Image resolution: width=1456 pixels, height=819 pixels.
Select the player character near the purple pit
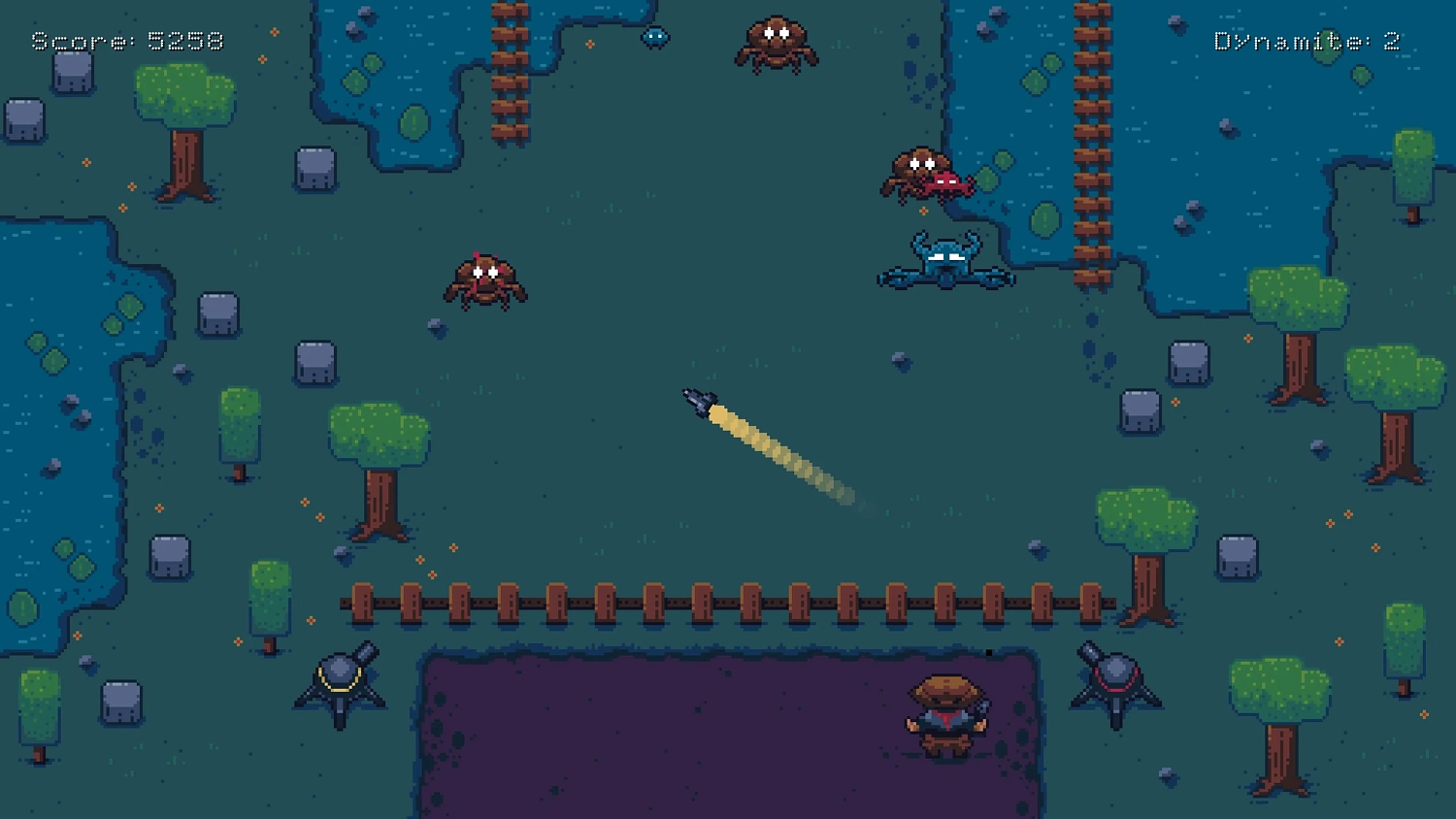(944, 716)
